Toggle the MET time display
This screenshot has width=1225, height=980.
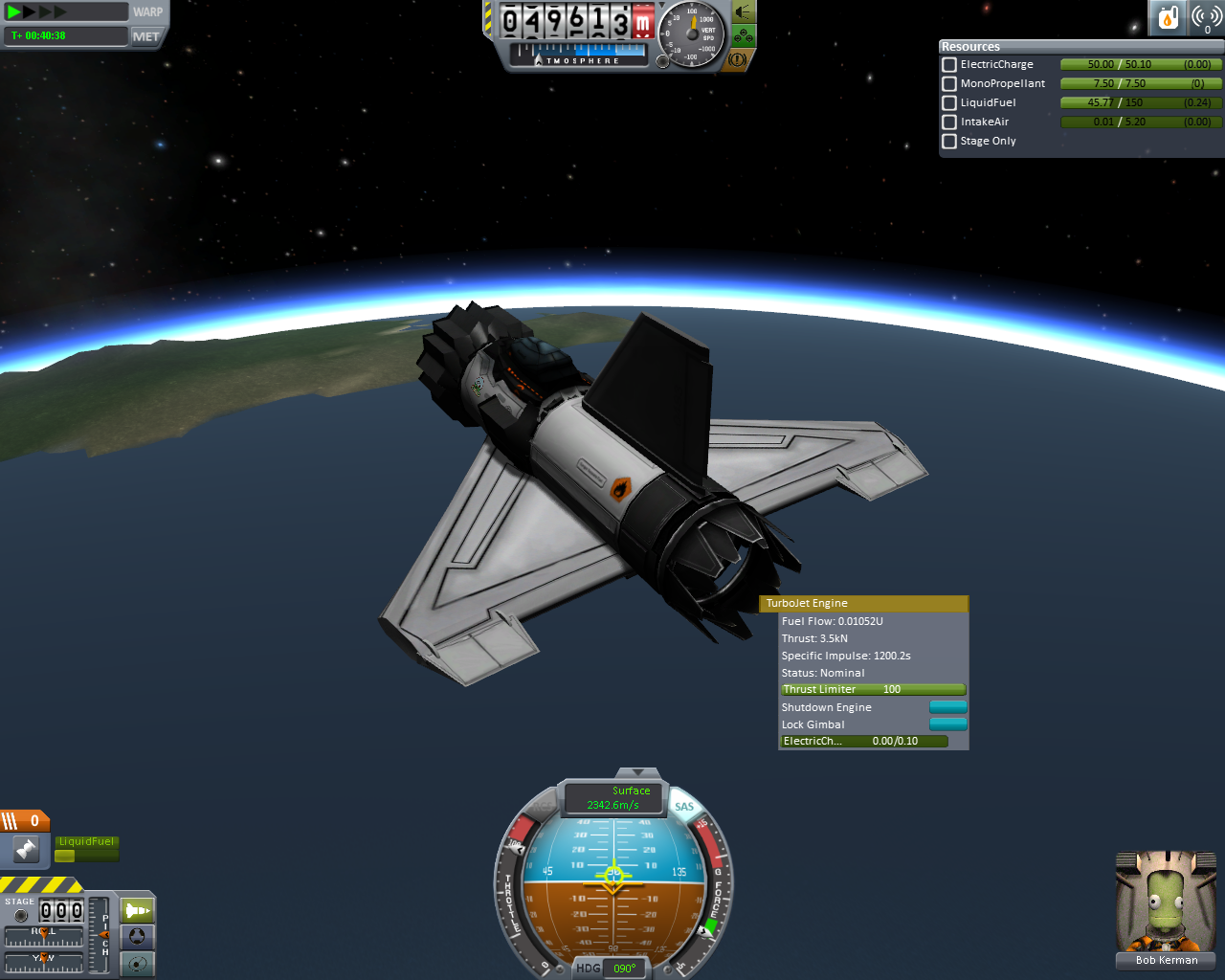click(x=146, y=36)
